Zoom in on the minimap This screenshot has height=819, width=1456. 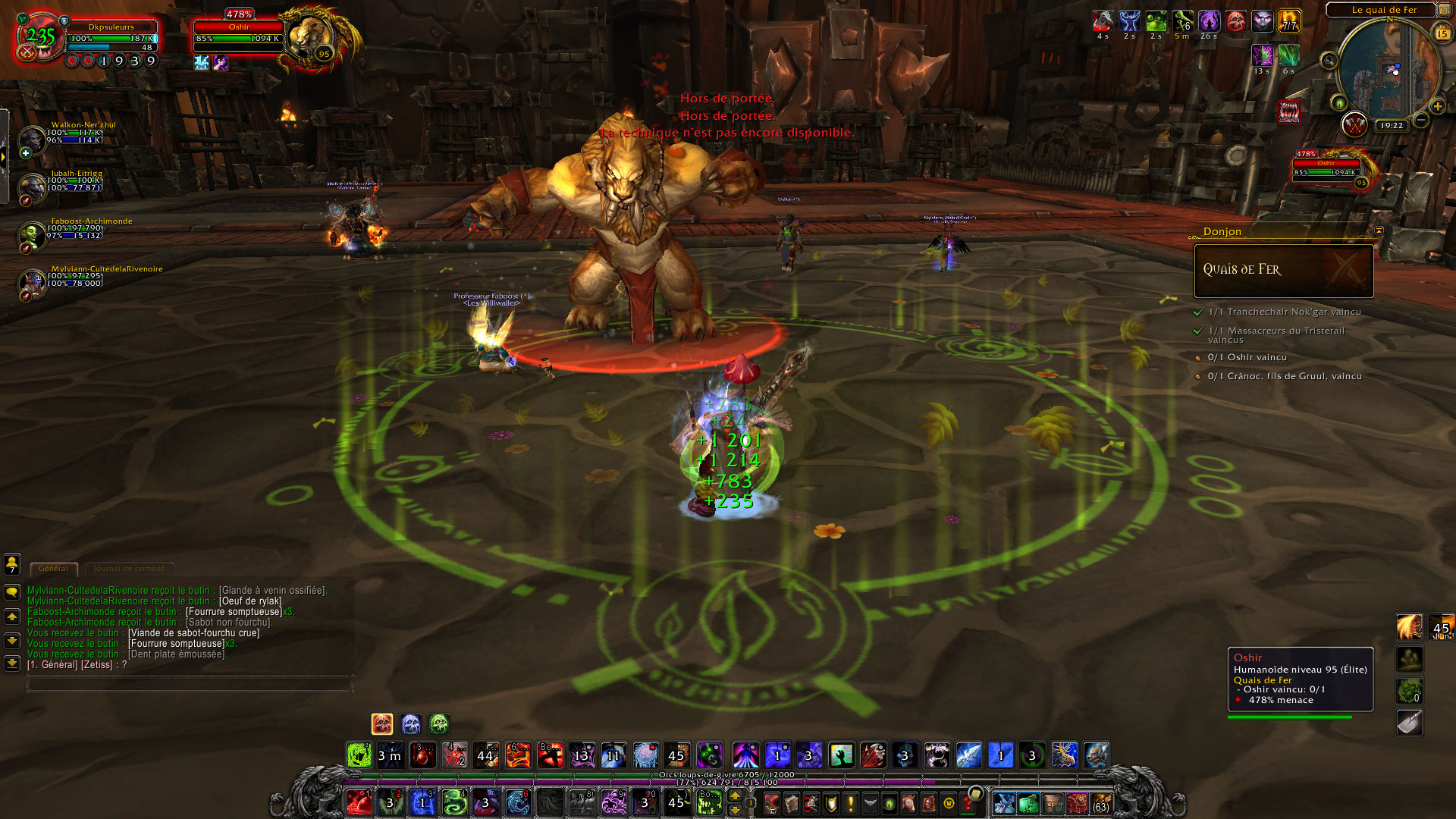coord(1437,106)
